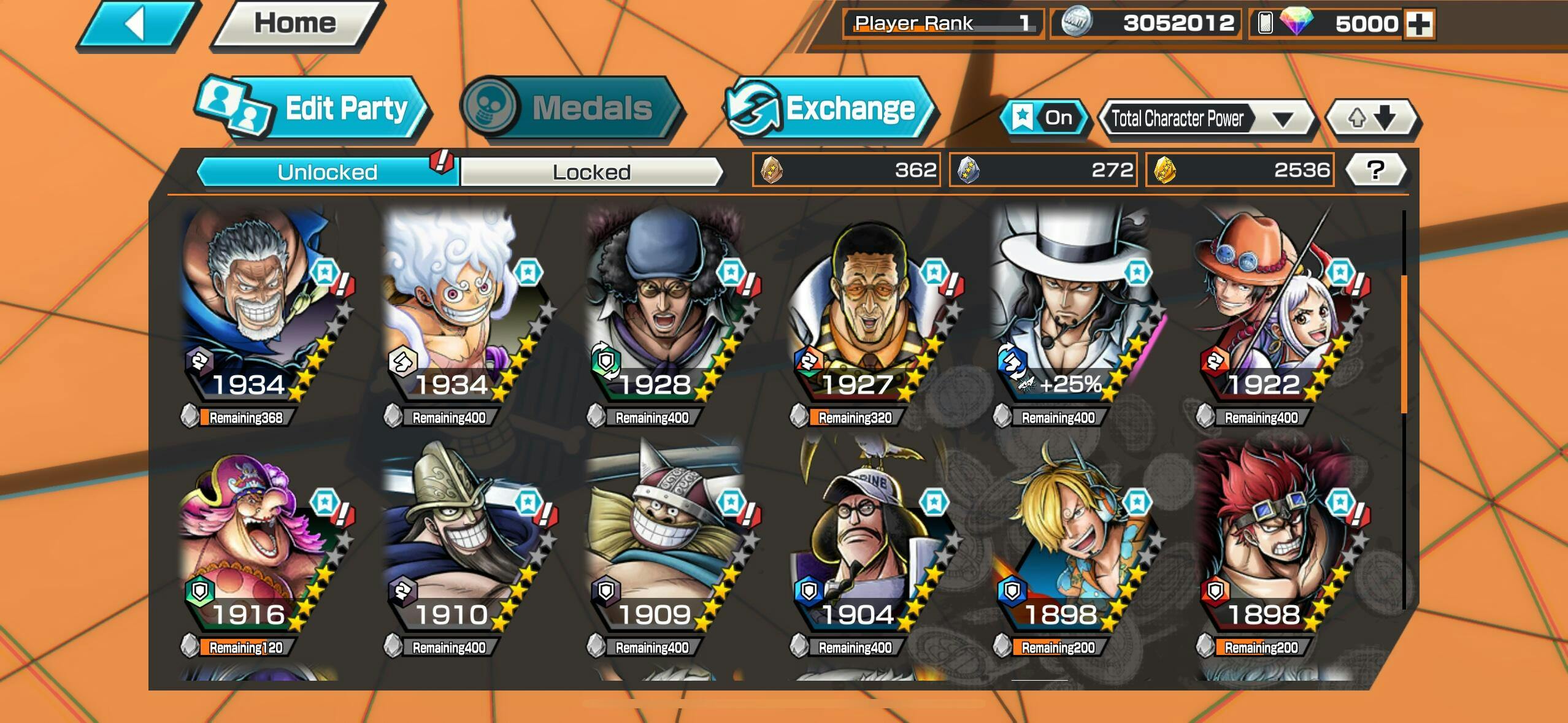Show help with the question mark button
Screen dimensions: 1568x723
1375,170
